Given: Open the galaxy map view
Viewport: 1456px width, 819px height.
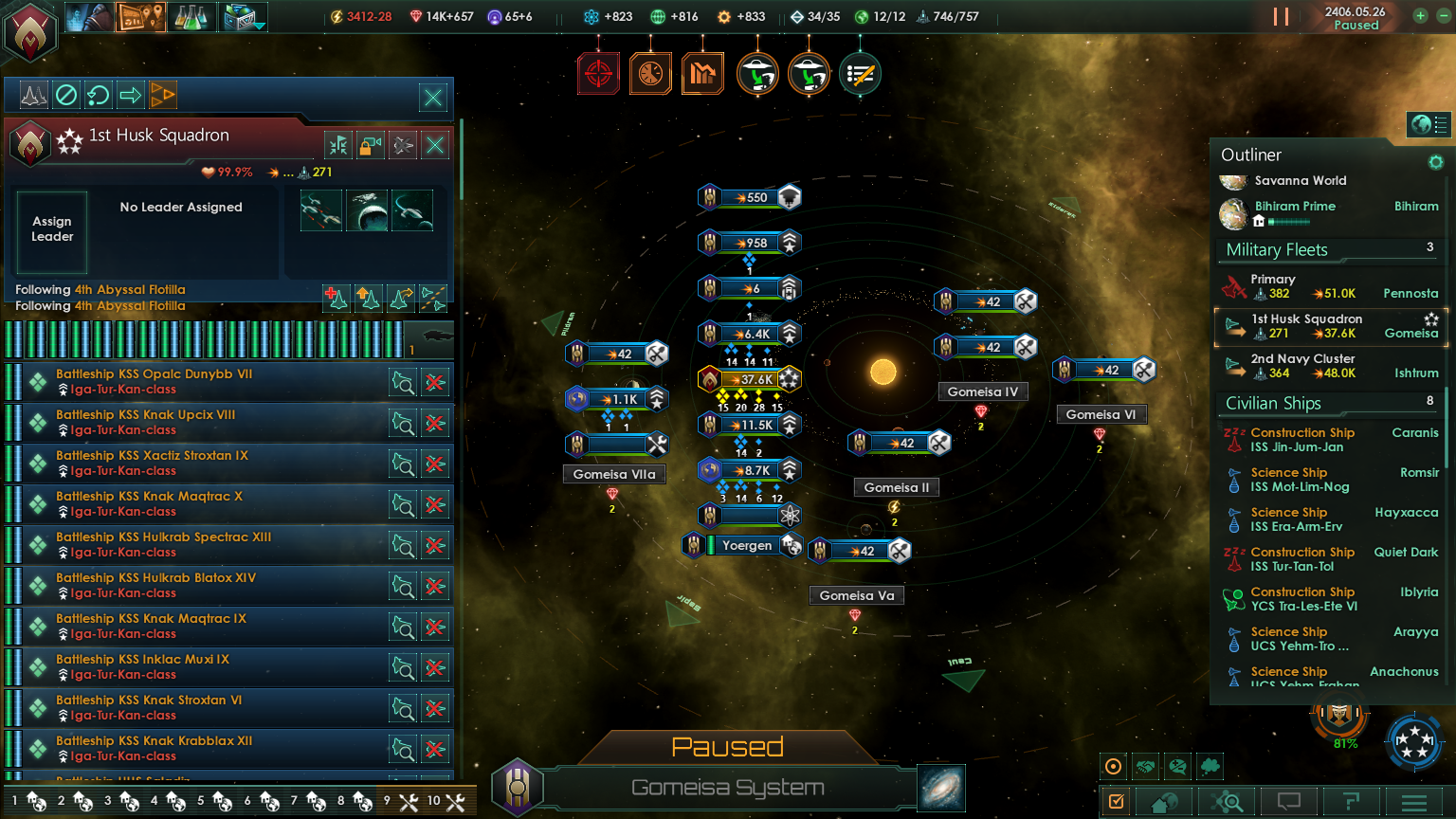Looking at the screenshot, I should pos(940,788).
